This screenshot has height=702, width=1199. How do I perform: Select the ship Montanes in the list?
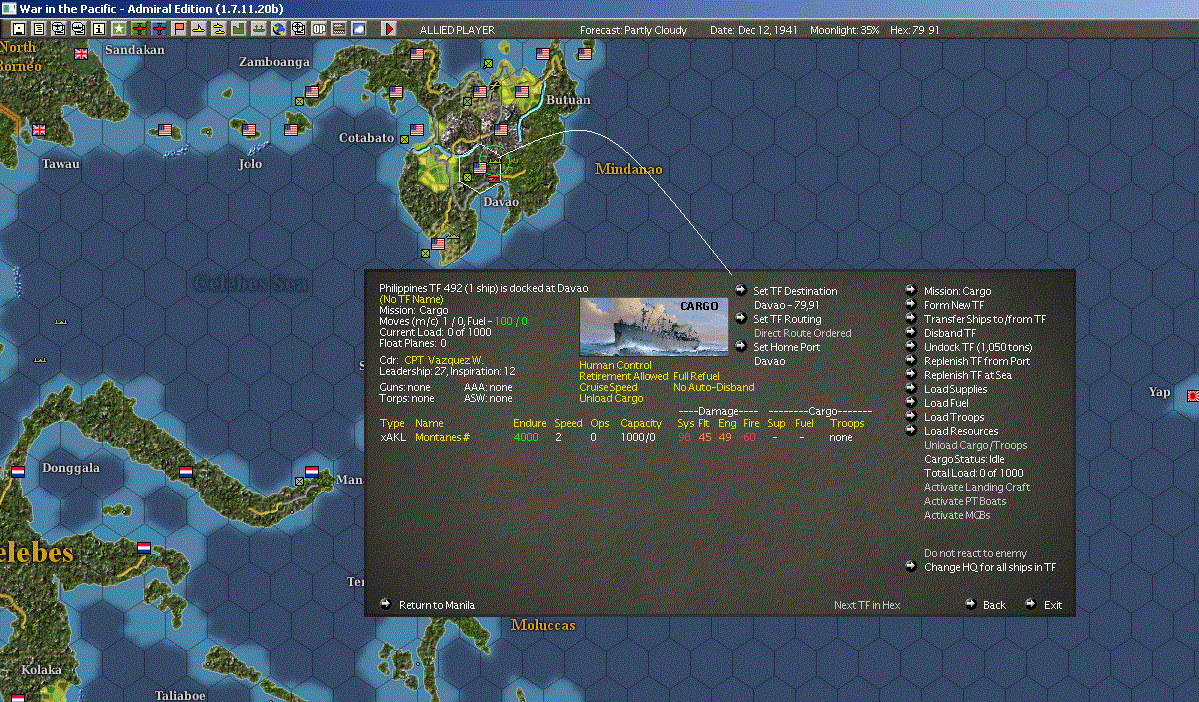pyautogui.click(x=441, y=437)
